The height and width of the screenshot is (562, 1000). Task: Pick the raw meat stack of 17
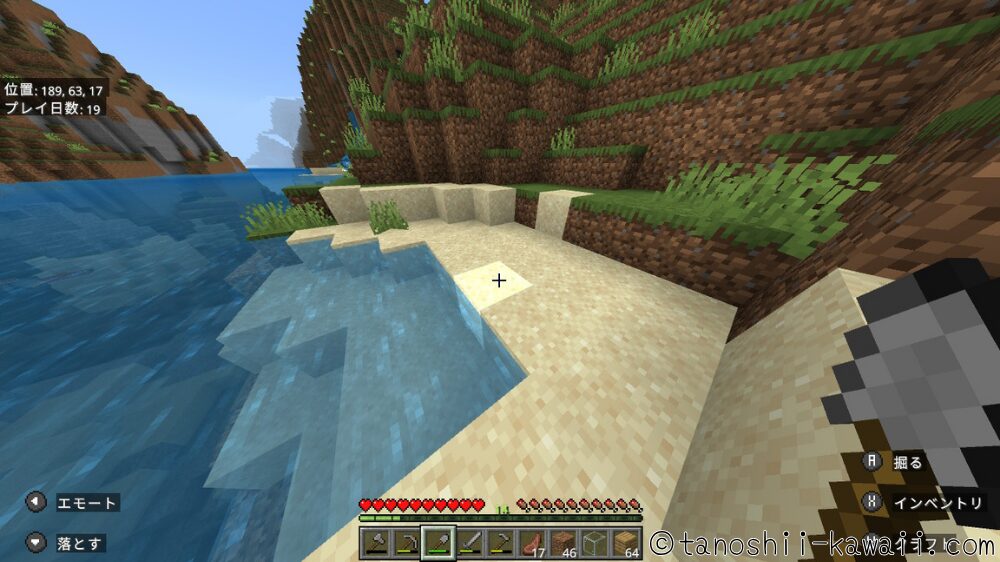[533, 543]
